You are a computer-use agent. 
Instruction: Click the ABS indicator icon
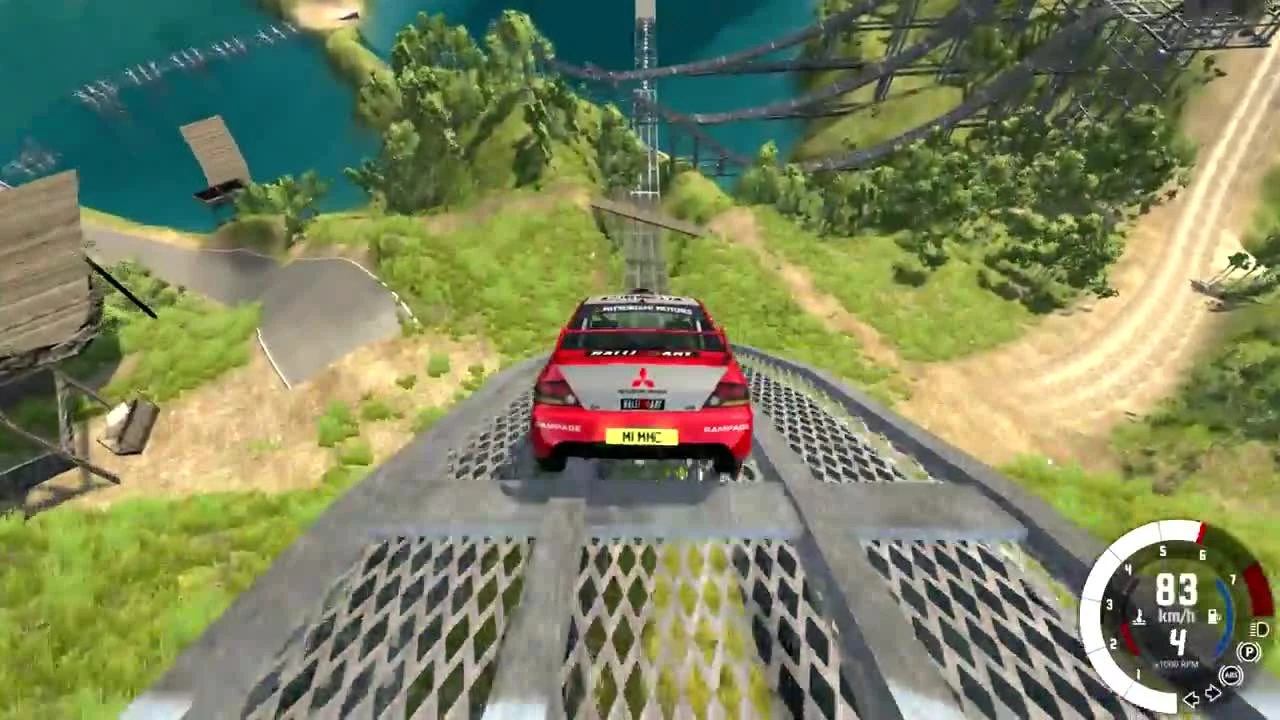click(x=1232, y=674)
